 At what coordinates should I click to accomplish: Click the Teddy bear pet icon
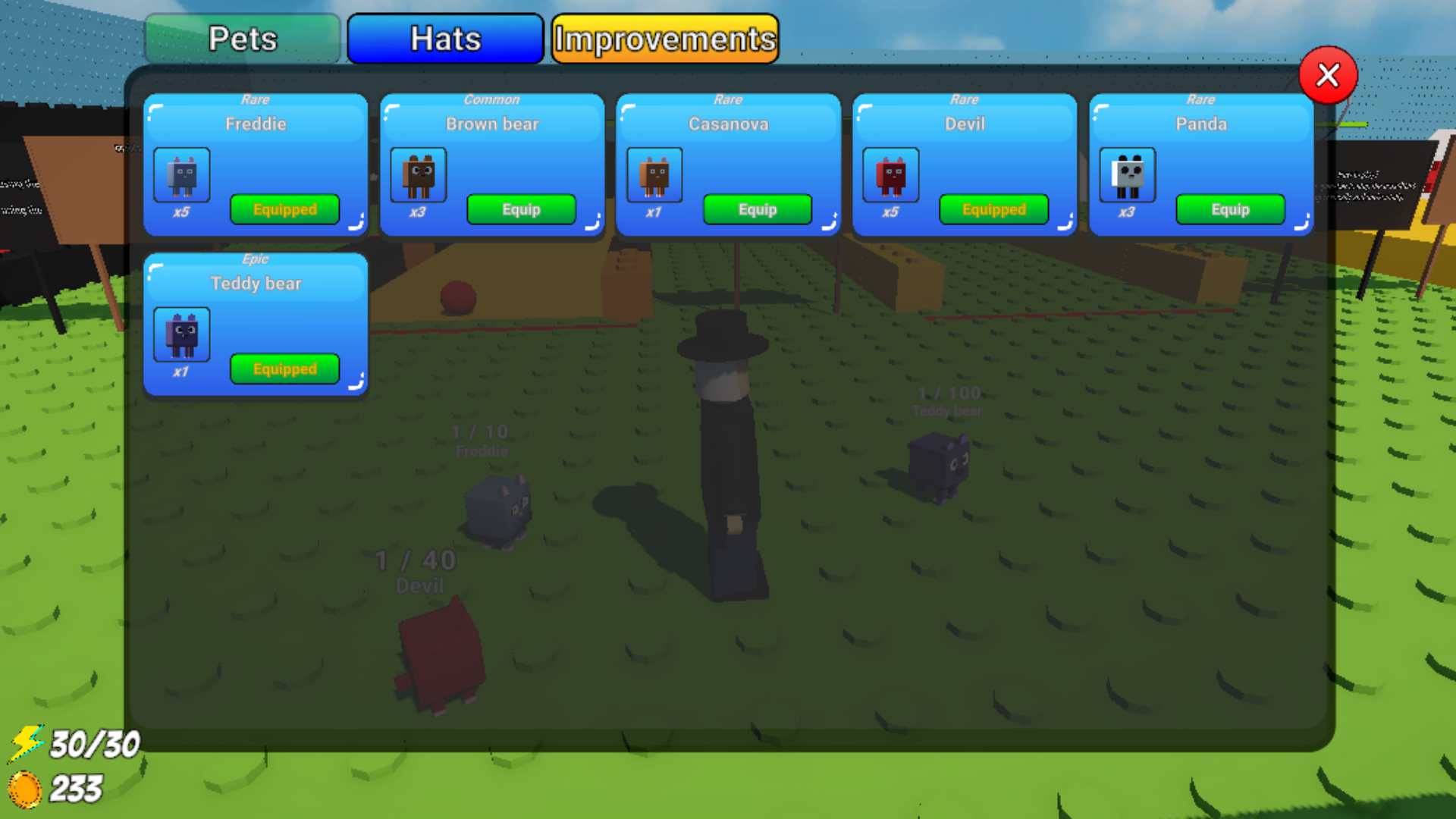coord(181,335)
